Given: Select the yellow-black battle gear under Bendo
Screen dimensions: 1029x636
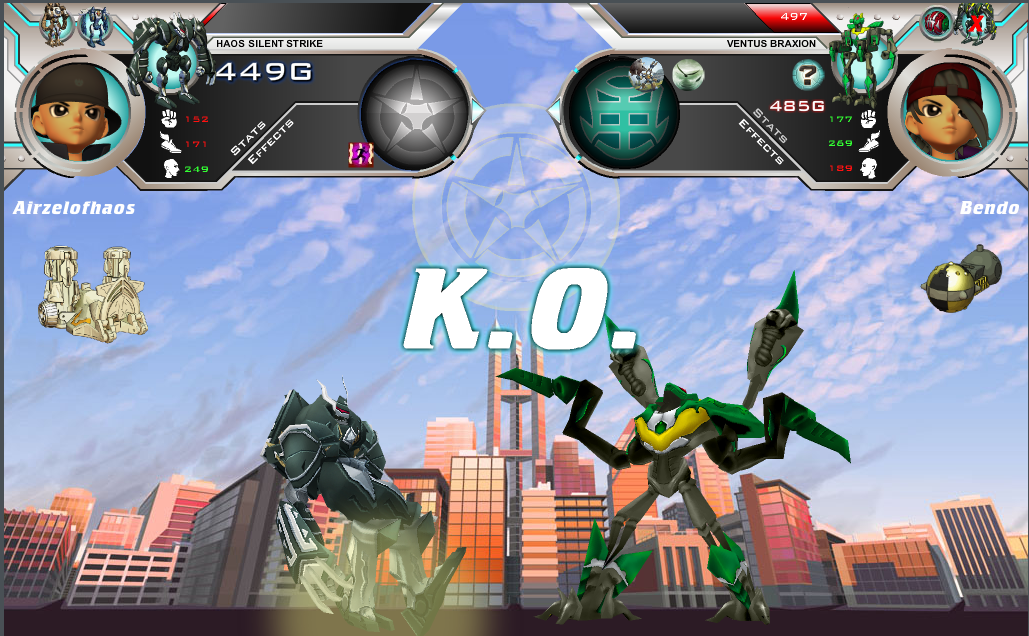Looking at the screenshot, I should (x=961, y=281).
